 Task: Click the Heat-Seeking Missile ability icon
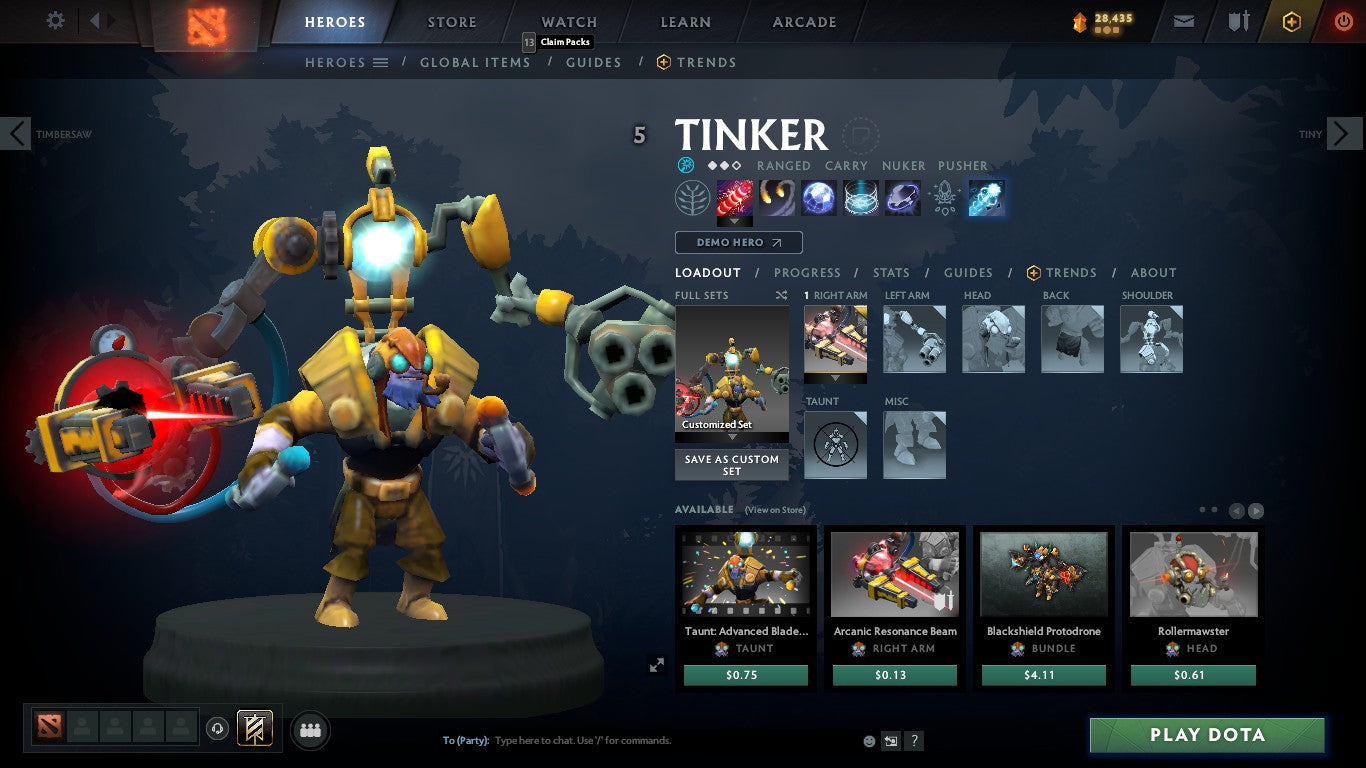click(777, 197)
